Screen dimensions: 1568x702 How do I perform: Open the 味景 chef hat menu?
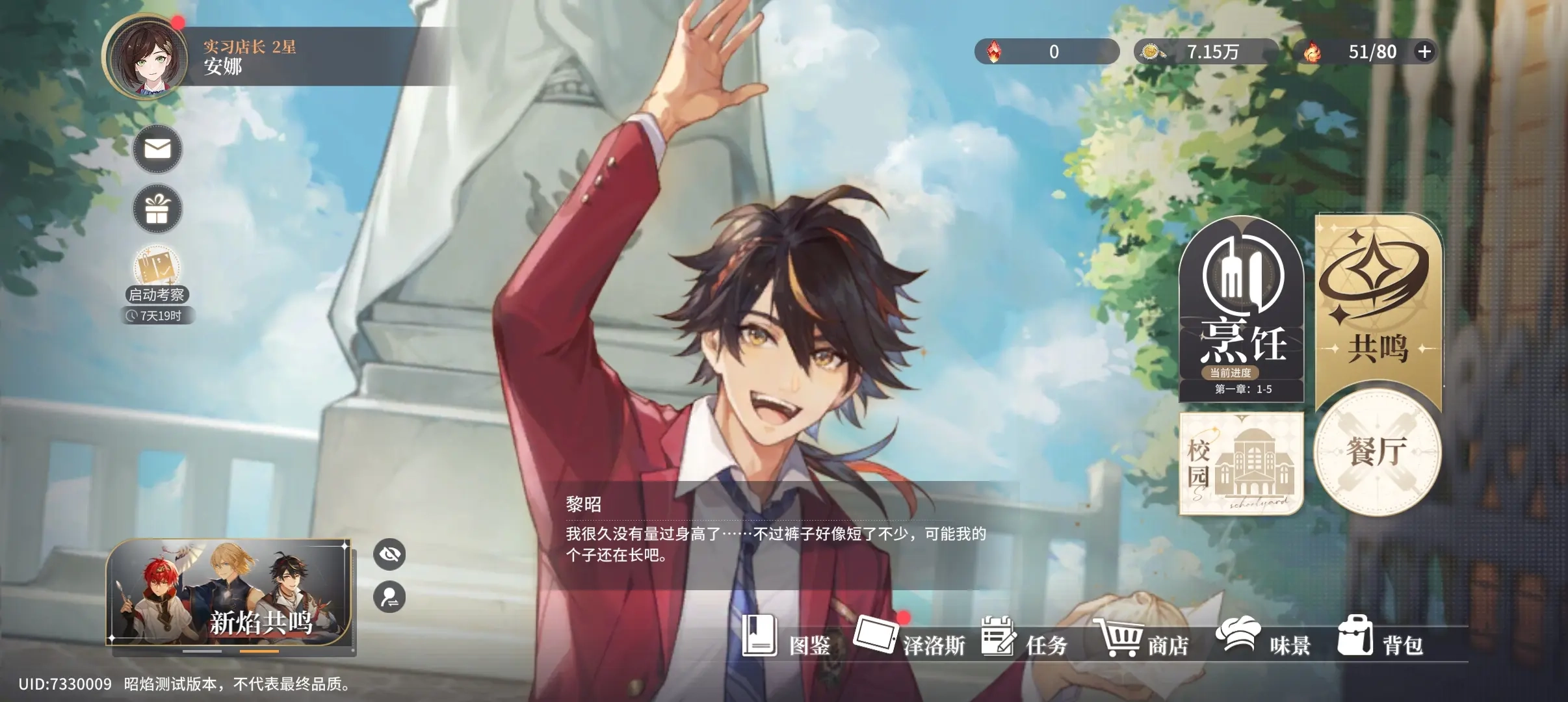(1262, 638)
